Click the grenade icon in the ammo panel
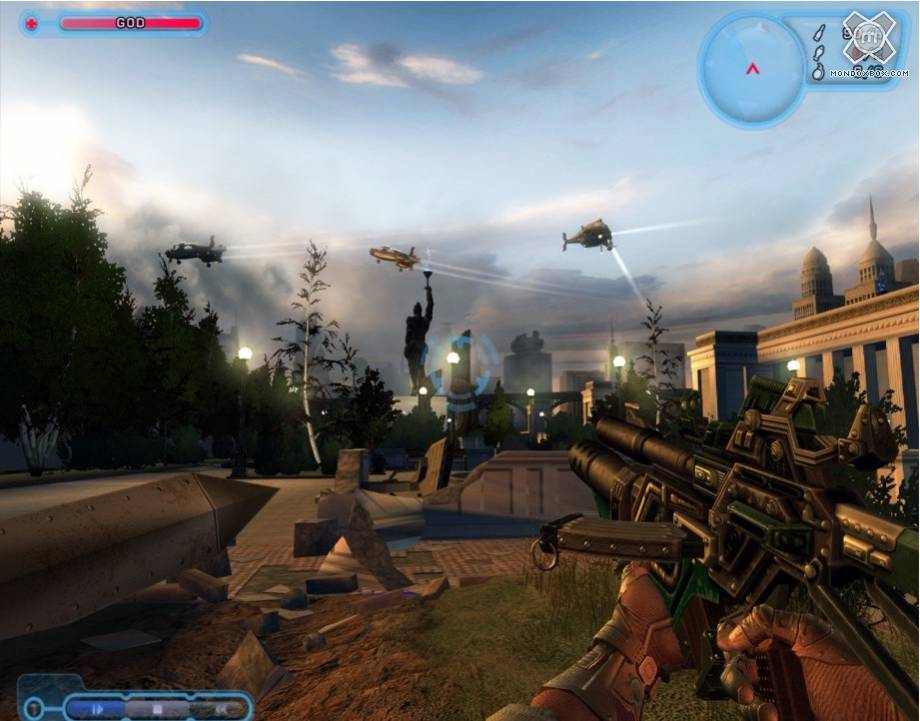The height and width of the screenshot is (721, 920). tap(817, 71)
